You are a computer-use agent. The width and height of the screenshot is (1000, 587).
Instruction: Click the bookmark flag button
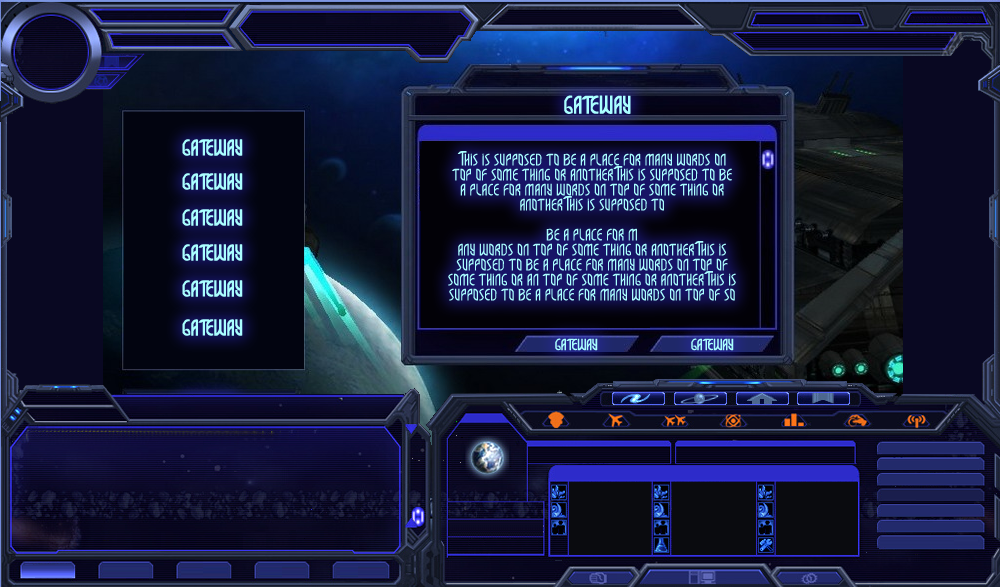(x=823, y=398)
